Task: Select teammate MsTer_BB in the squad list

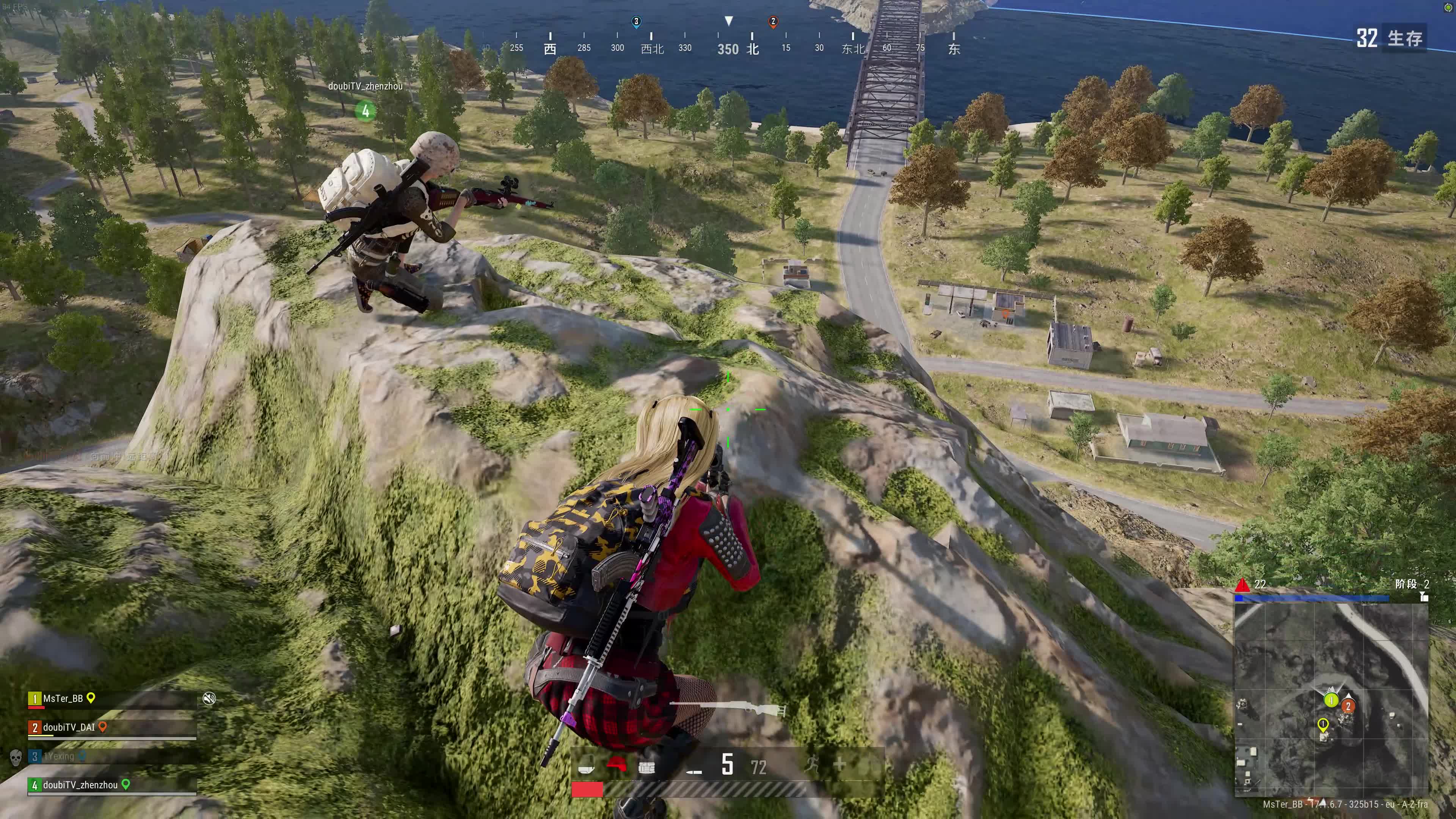Action: tap(63, 698)
